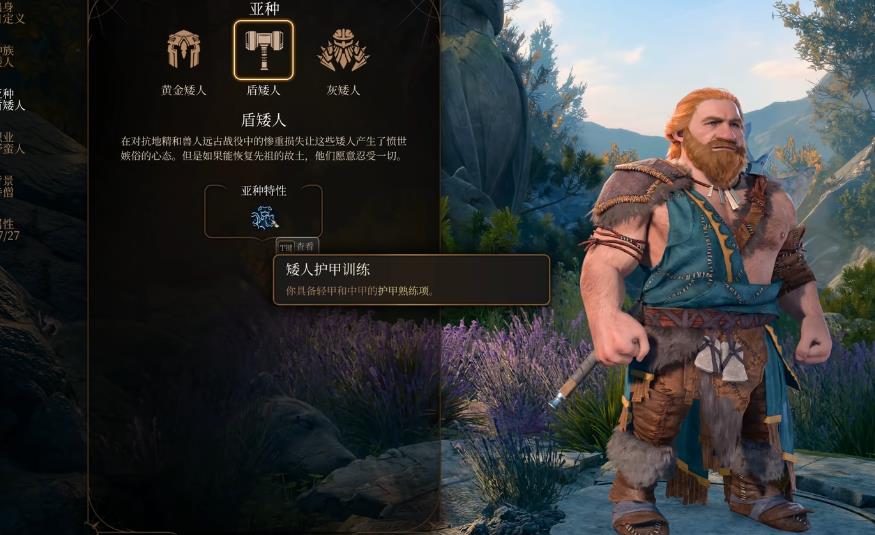This screenshot has width=875, height=535.
Task: Click the blue 亚种特性 subrace trait icon
Action: pos(264,217)
